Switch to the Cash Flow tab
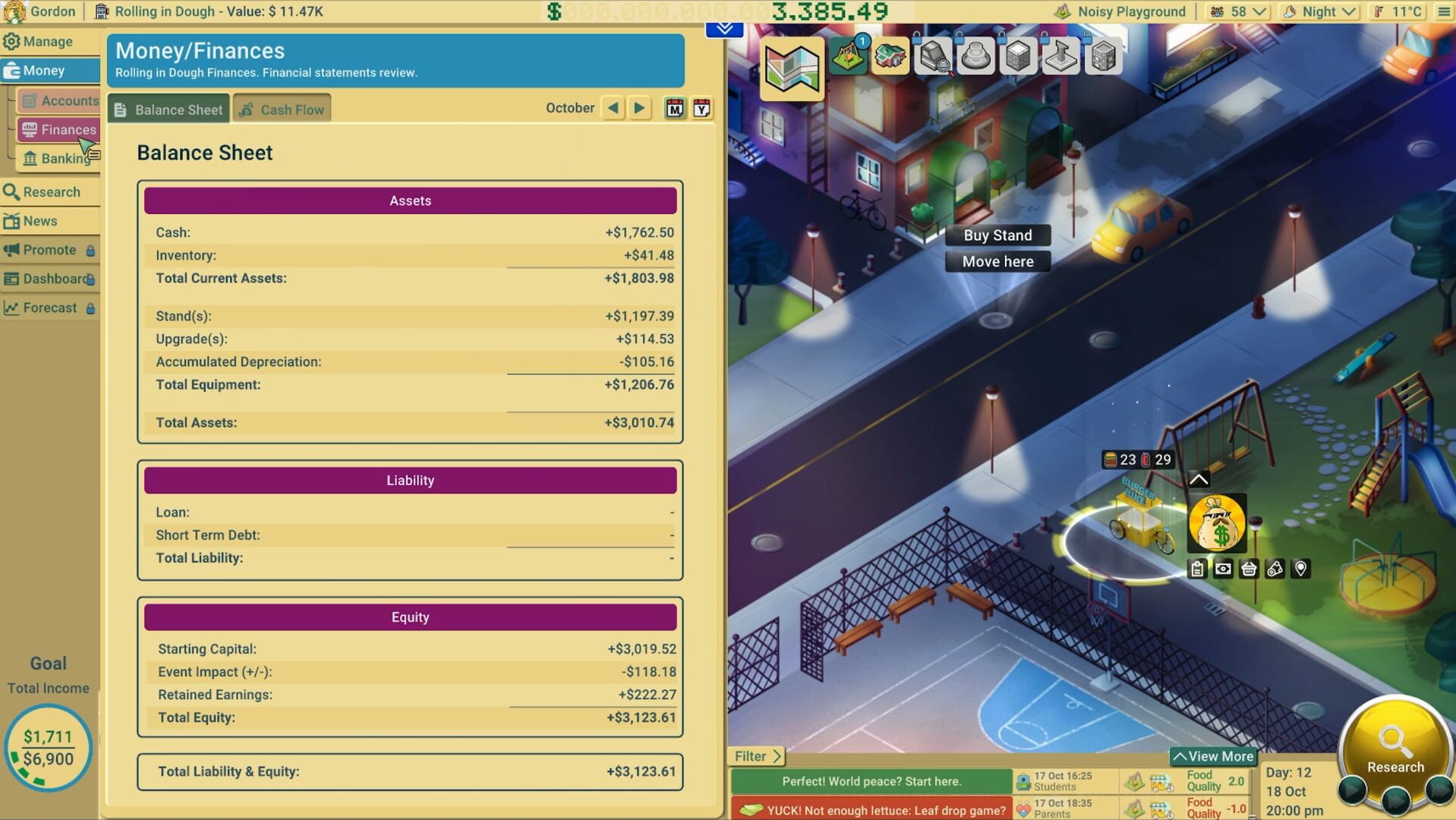The image size is (1456, 820). [x=282, y=109]
